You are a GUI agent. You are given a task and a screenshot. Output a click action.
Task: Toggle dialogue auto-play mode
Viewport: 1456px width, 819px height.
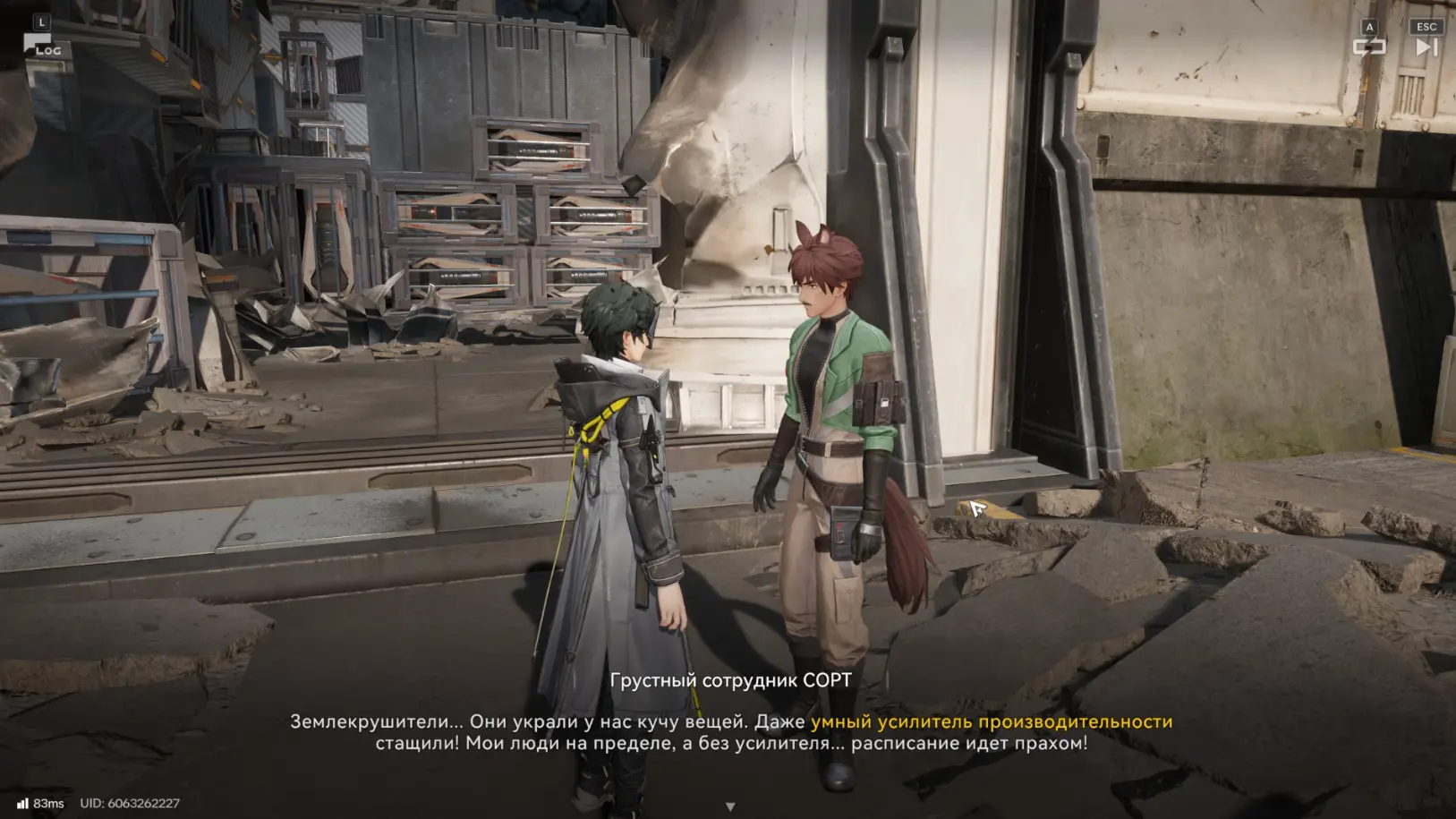[x=1368, y=46]
